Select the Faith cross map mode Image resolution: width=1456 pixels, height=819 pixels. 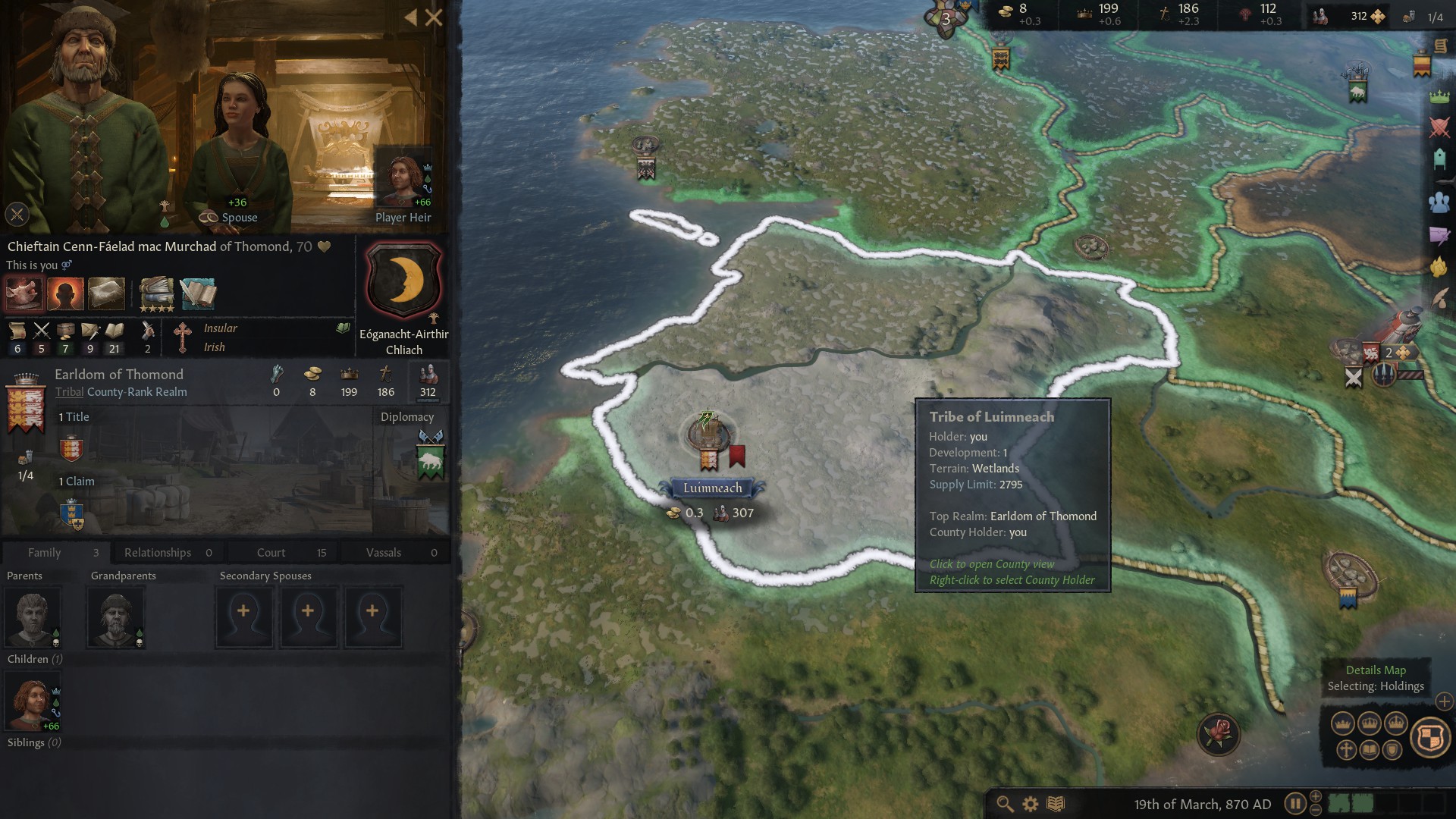[x=1346, y=750]
